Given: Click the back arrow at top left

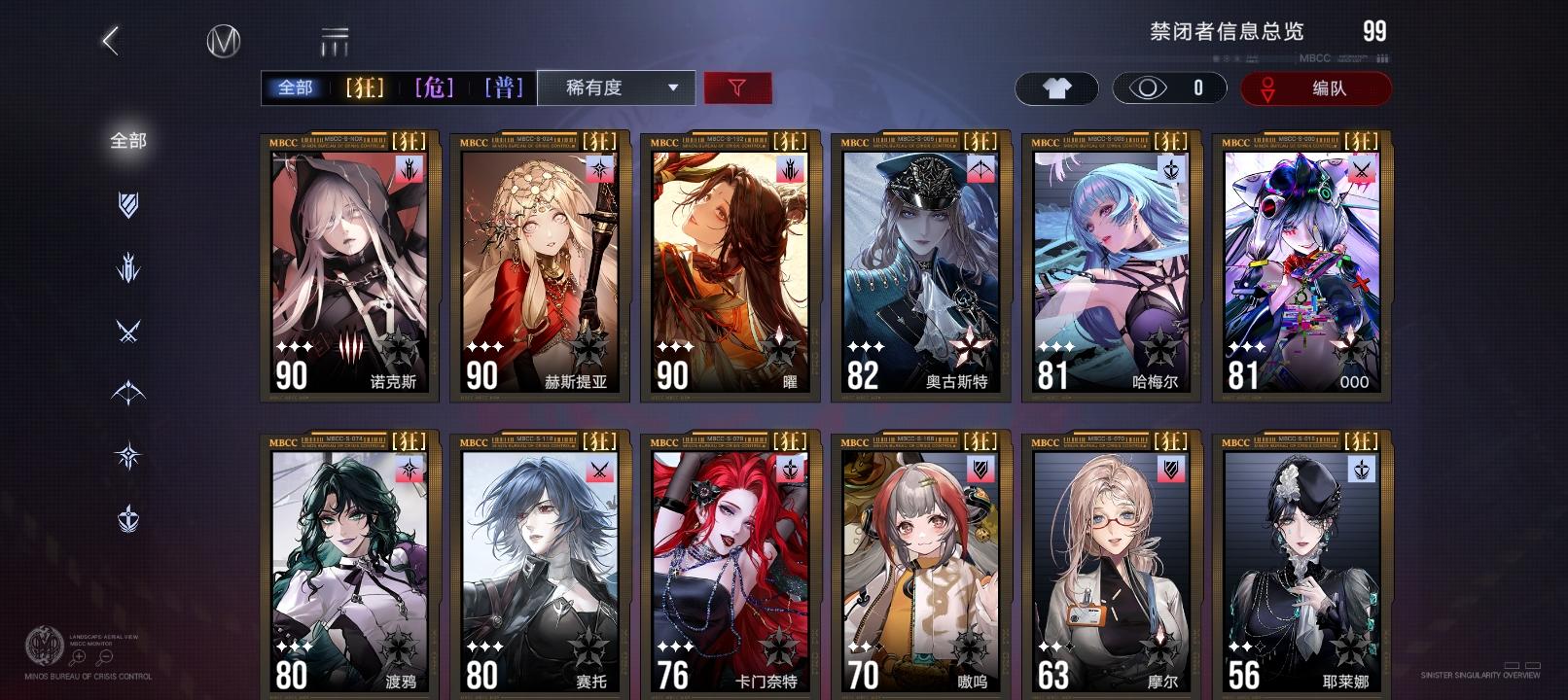Looking at the screenshot, I should [x=110, y=40].
